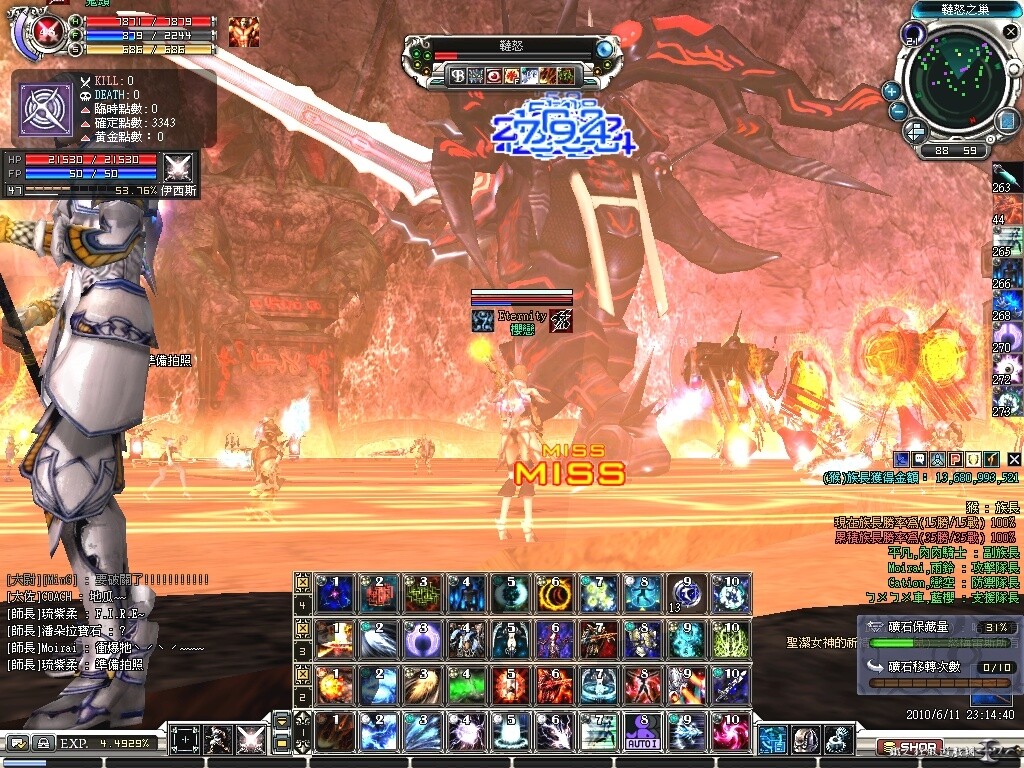Click the skull icon beside SHOP

(x=806, y=741)
